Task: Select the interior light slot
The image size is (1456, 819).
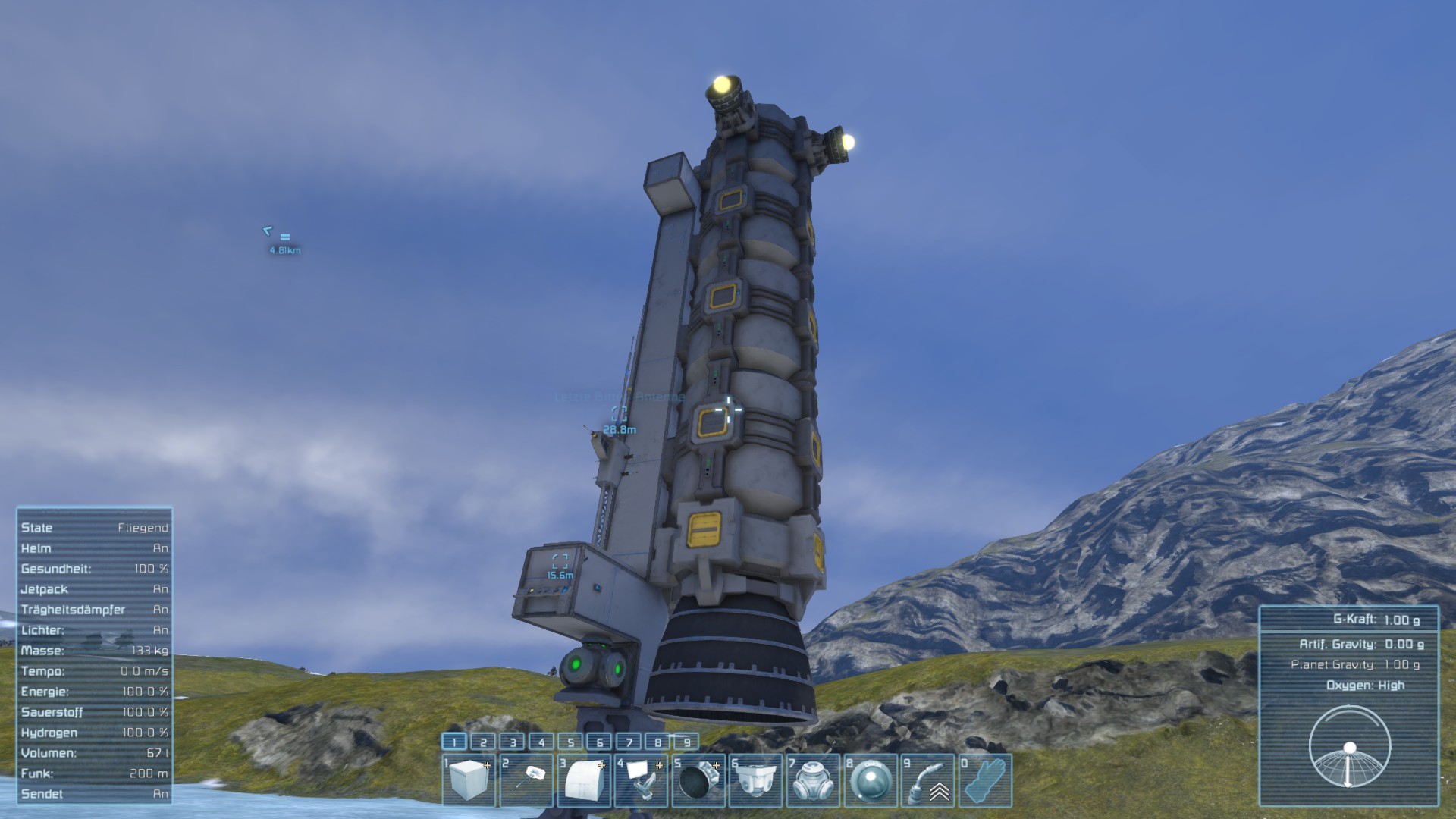Action: coord(526,780)
